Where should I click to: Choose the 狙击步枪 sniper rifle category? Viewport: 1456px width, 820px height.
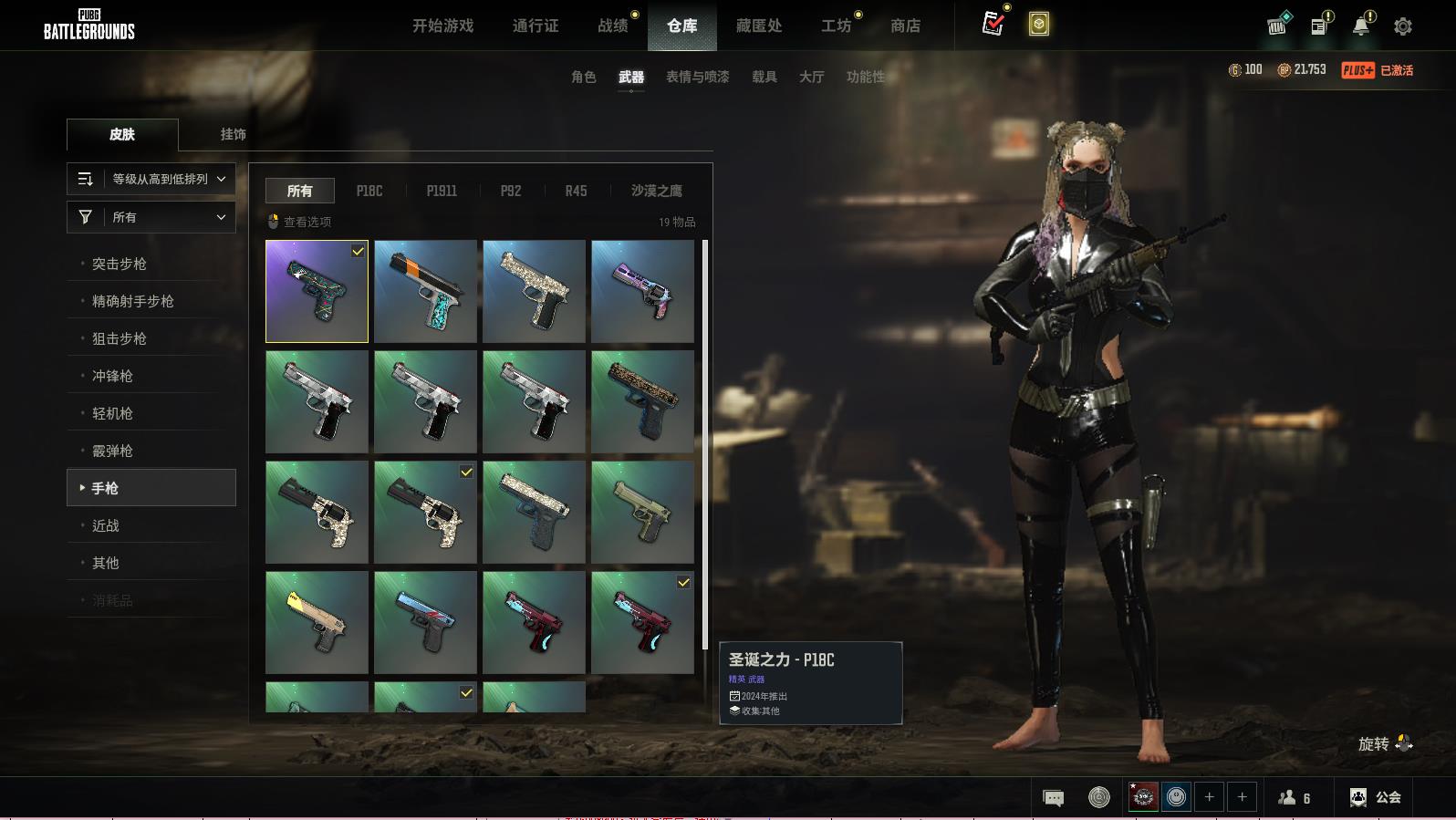(120, 338)
